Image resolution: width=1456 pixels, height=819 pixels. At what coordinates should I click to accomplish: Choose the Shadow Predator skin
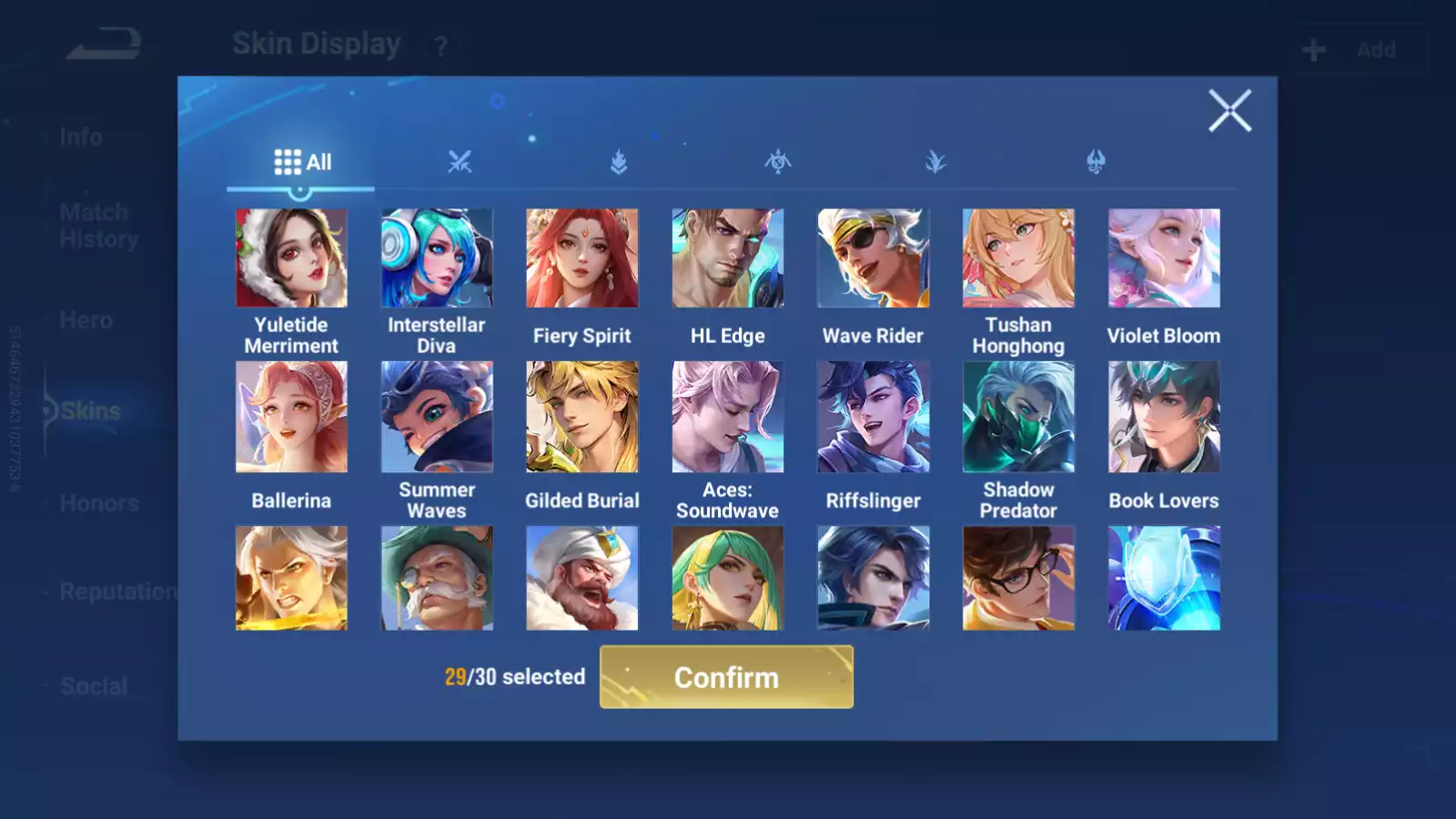pyautogui.click(x=1018, y=417)
